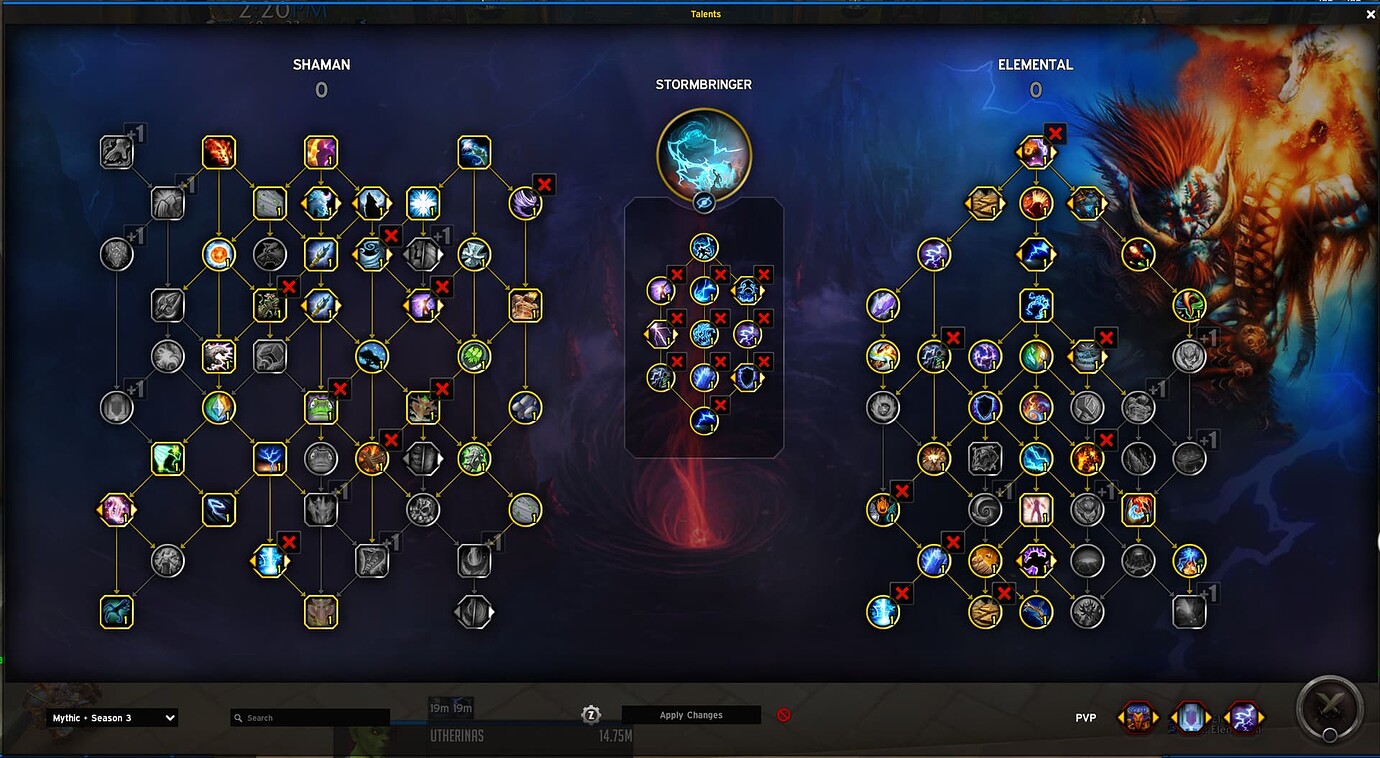Open the Mythic Season 3 loadout dropdown

(x=112, y=718)
